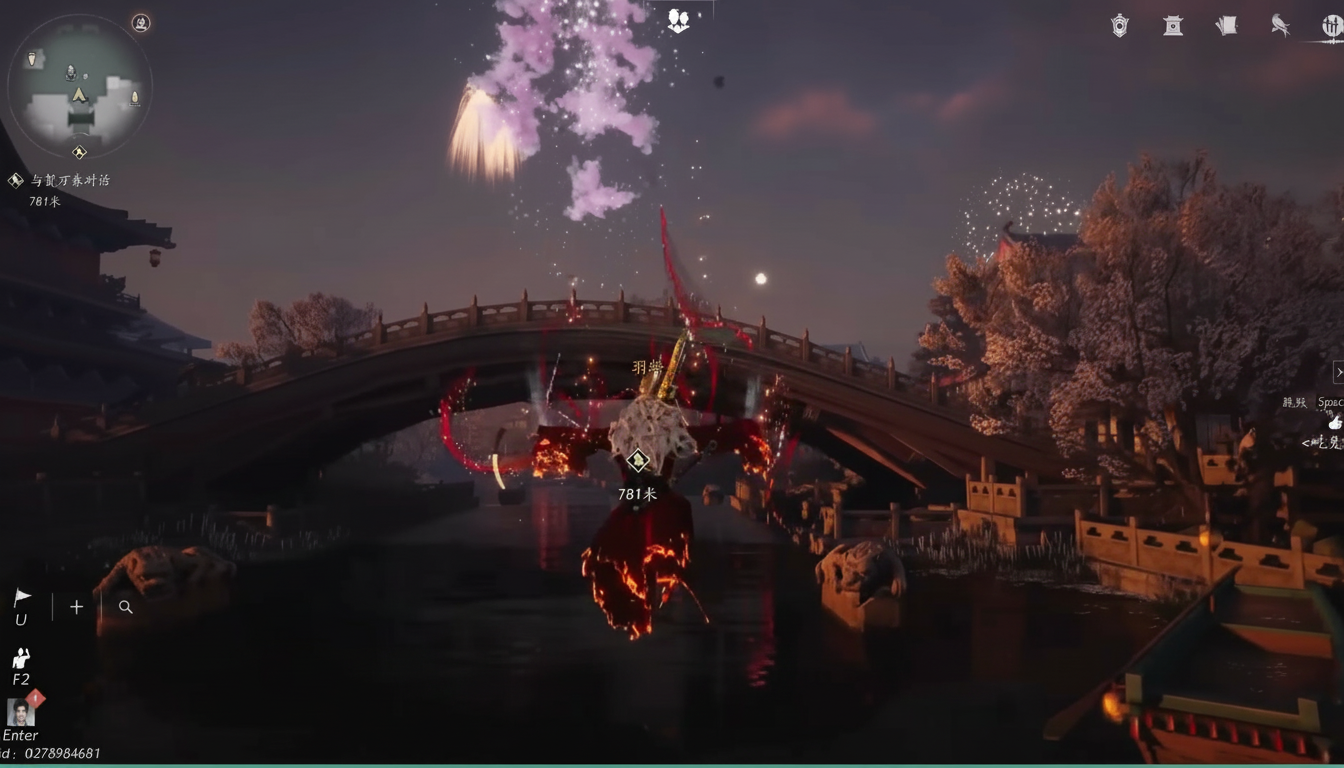
Task: Open chat via the Enter portrait at bottom left
Action: 20,718
